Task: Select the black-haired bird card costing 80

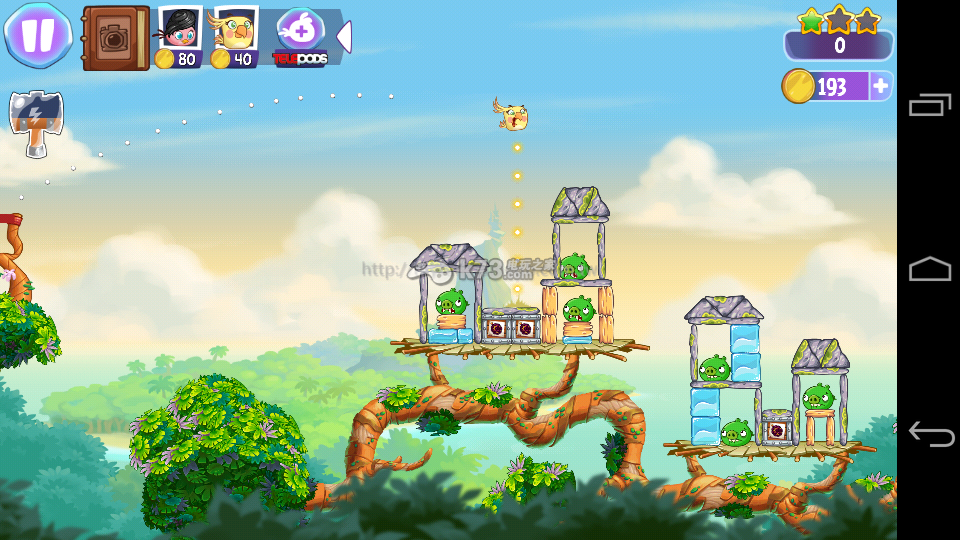Action: [180, 37]
